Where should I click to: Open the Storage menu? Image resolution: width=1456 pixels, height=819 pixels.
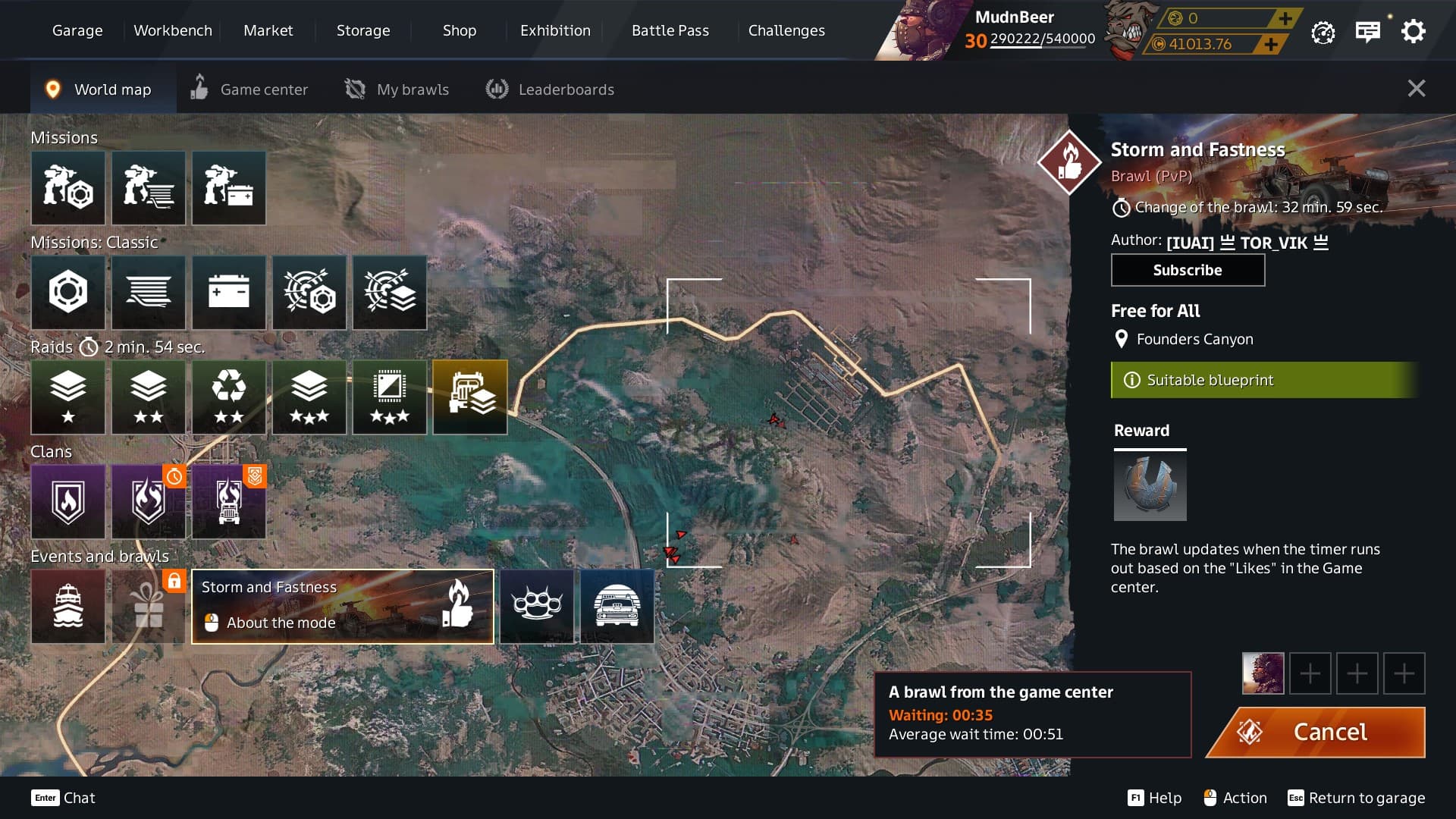(363, 30)
